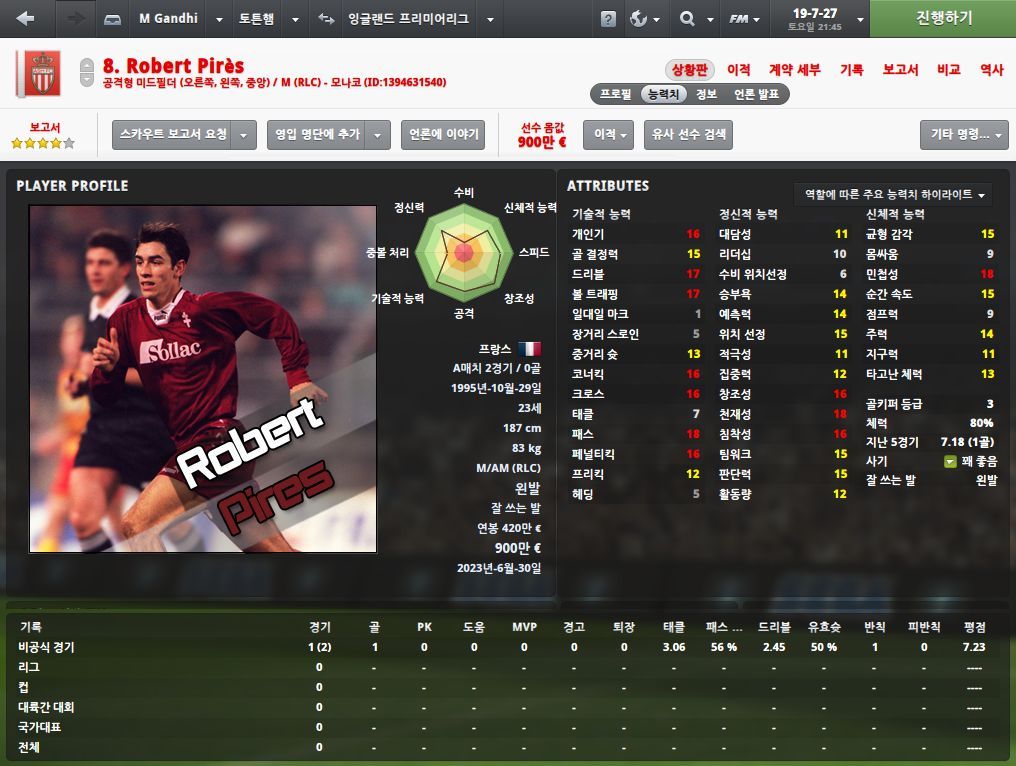Open the 보고서 reports tab
The width and height of the screenshot is (1016, 766).
coord(900,70)
